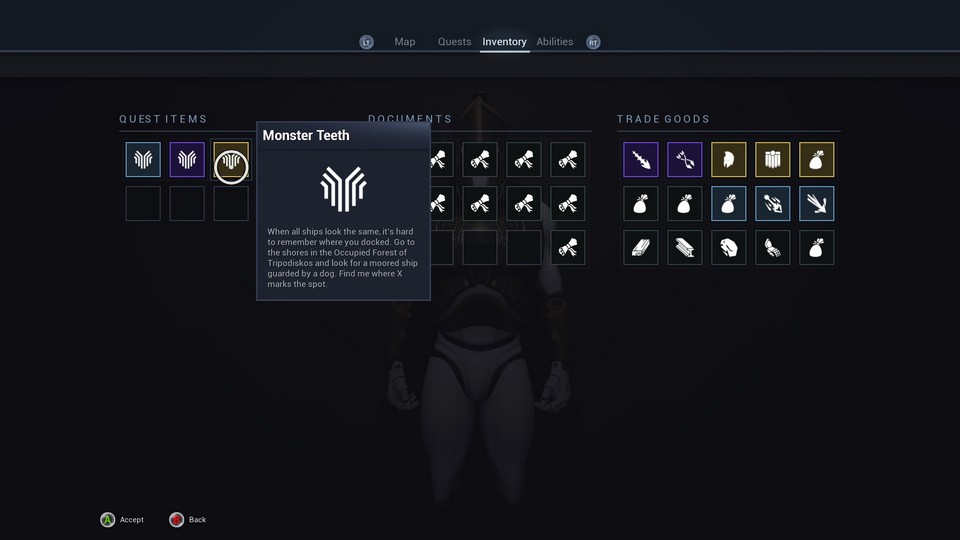The width and height of the screenshot is (960, 540).
Task: Pick the gold armor skirt trade good
Action: [773, 160]
